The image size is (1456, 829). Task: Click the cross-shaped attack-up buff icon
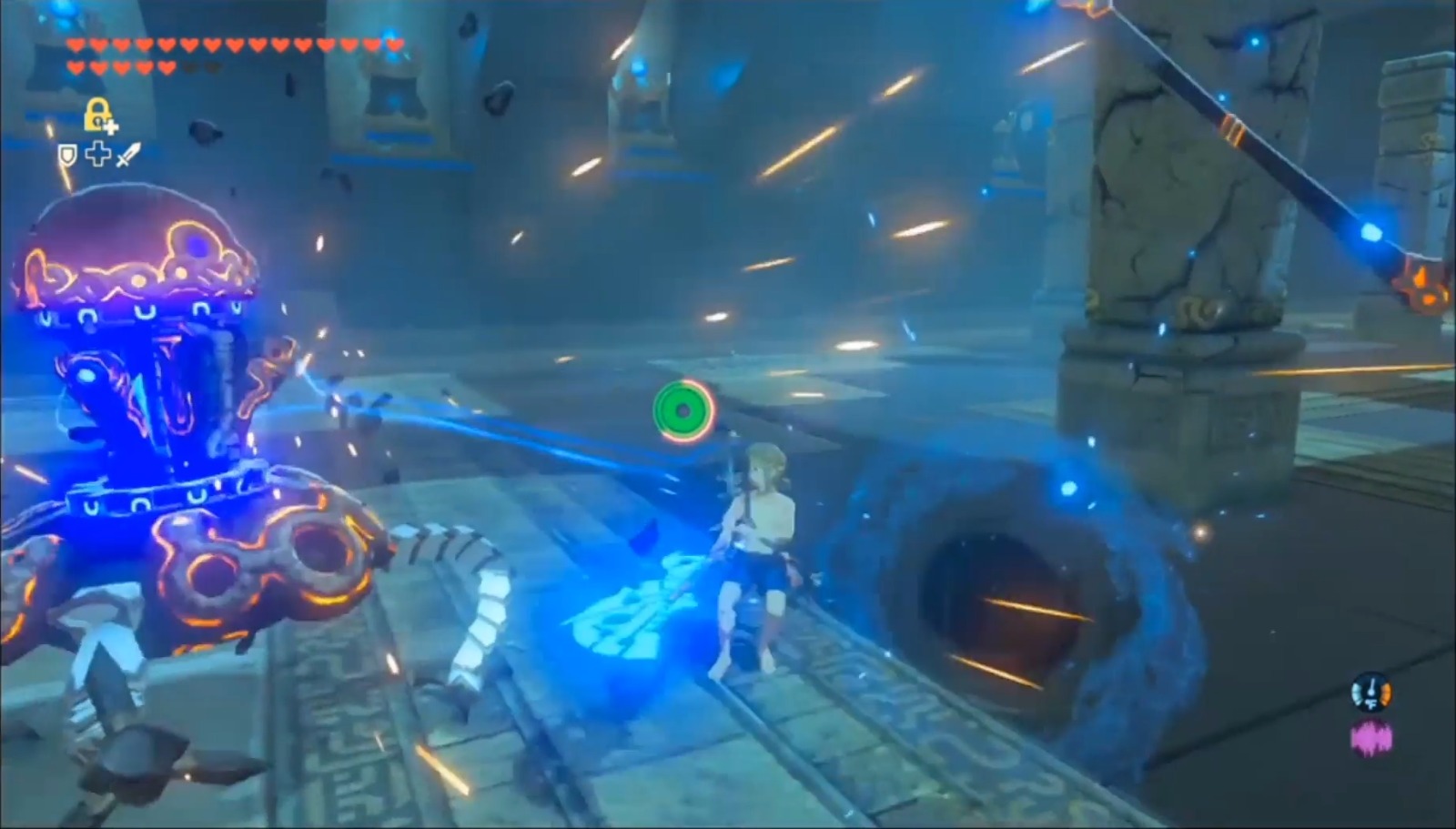click(97, 154)
